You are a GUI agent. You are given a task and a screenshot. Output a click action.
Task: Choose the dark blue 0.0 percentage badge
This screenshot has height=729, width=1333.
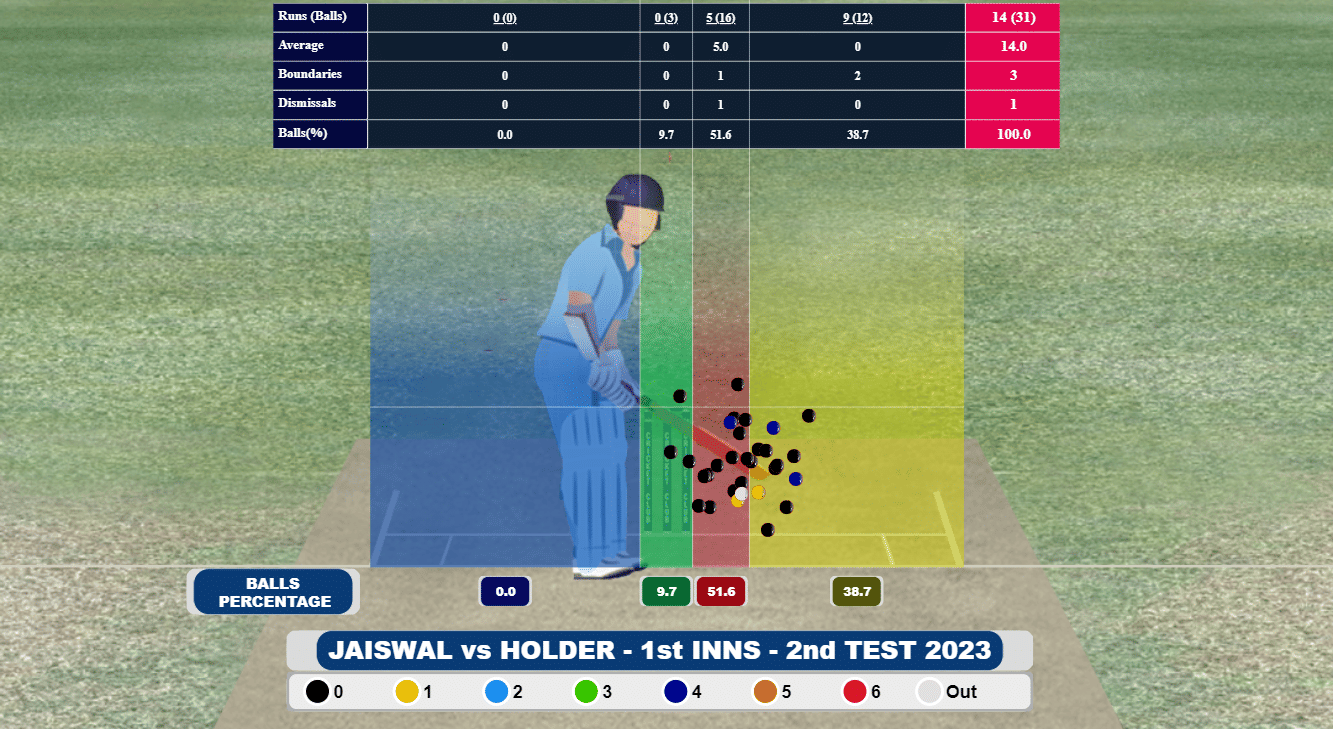tap(505, 592)
